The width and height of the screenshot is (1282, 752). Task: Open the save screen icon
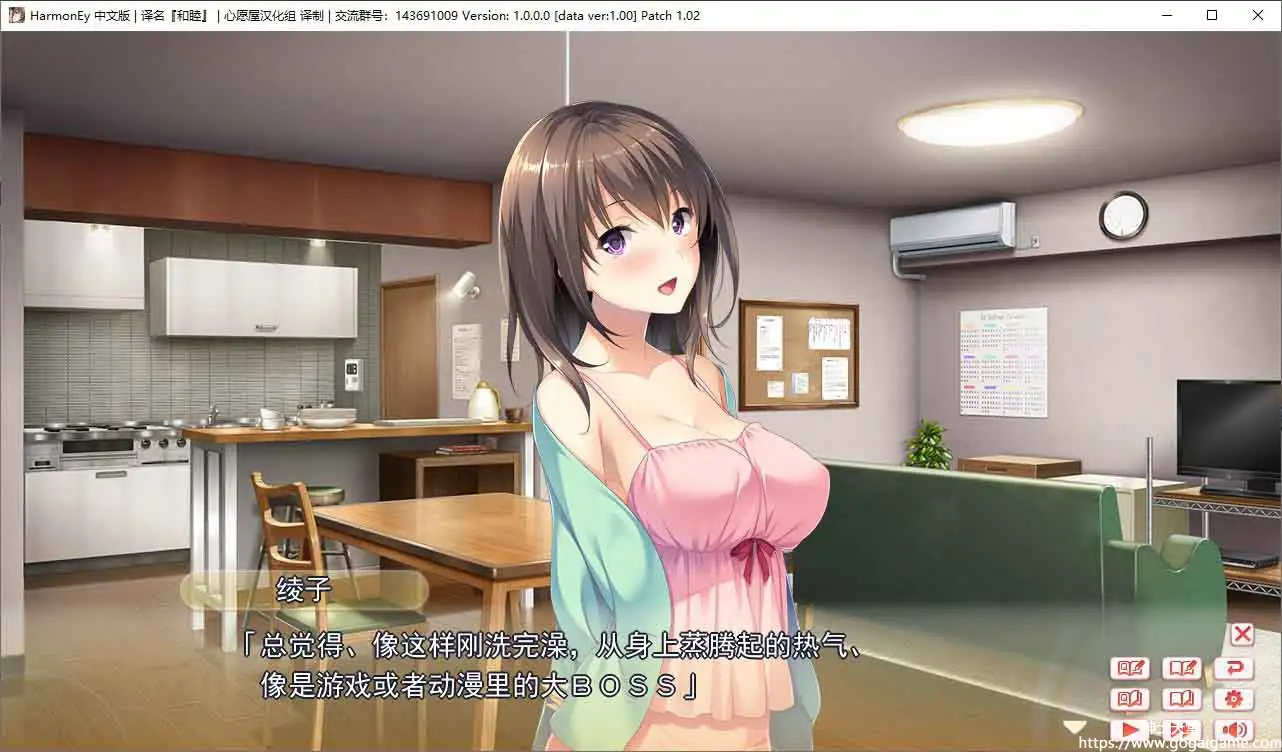1182,667
